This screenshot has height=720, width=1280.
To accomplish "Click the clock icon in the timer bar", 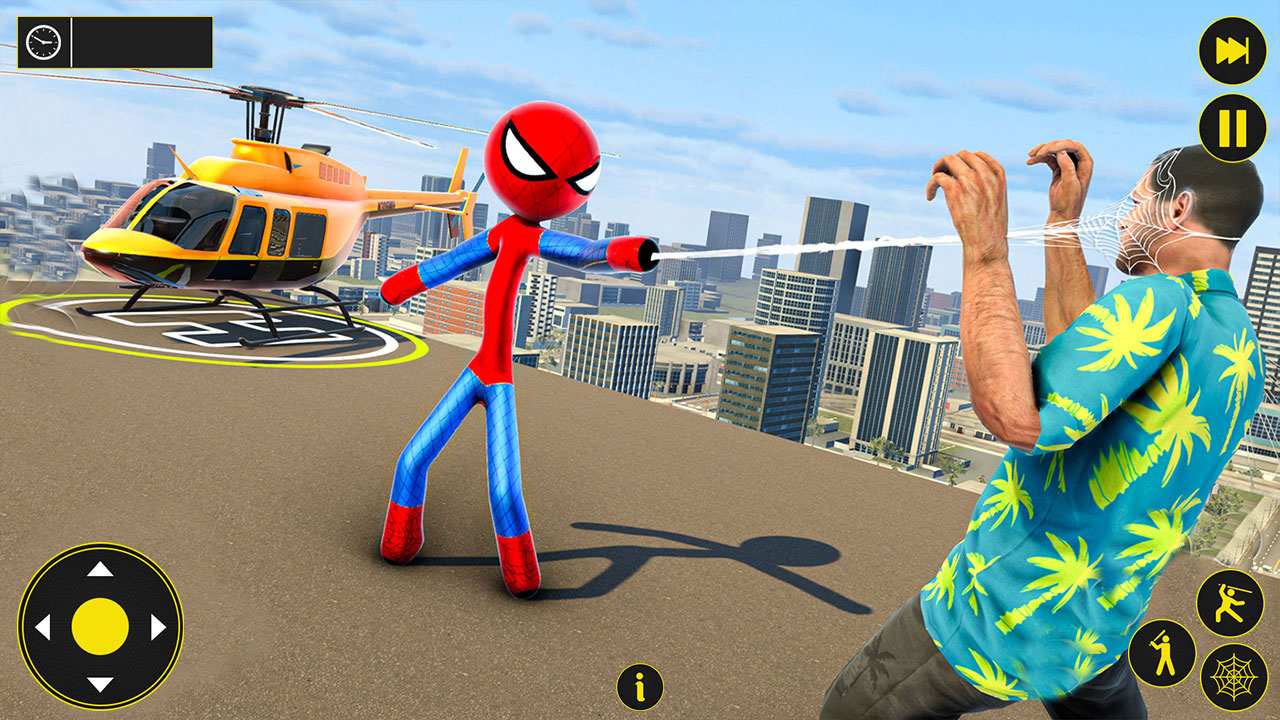I will coord(42,42).
